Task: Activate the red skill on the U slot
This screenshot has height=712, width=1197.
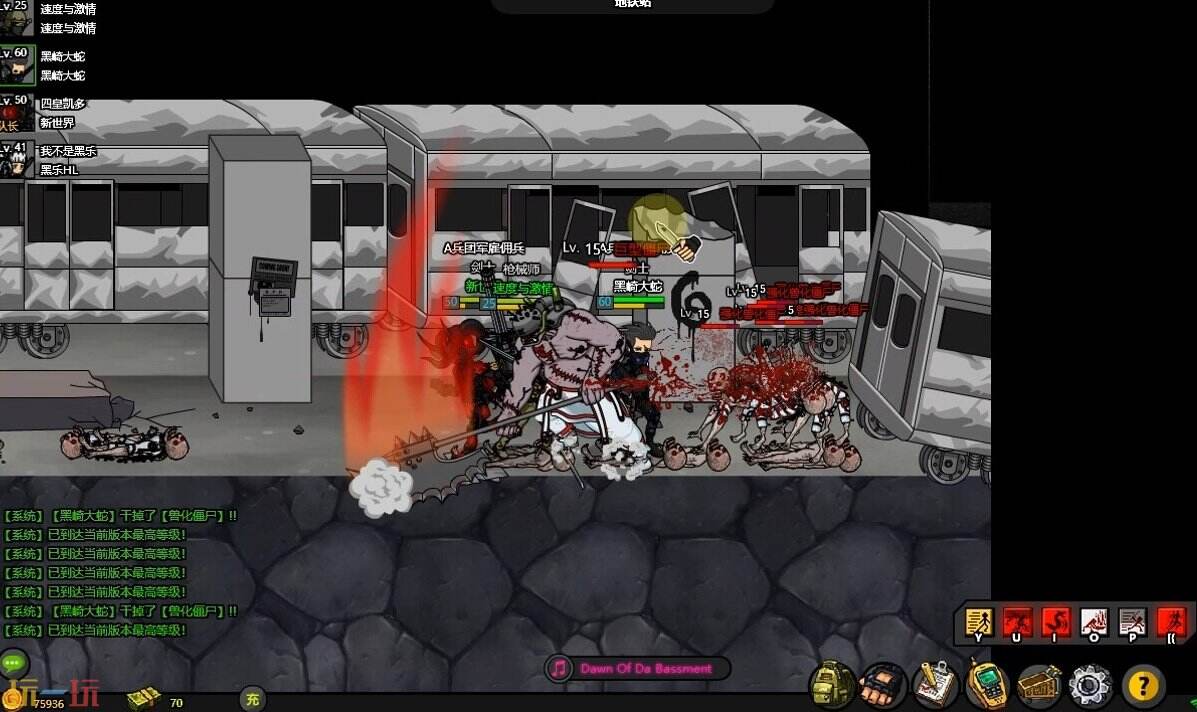Action: [1018, 622]
